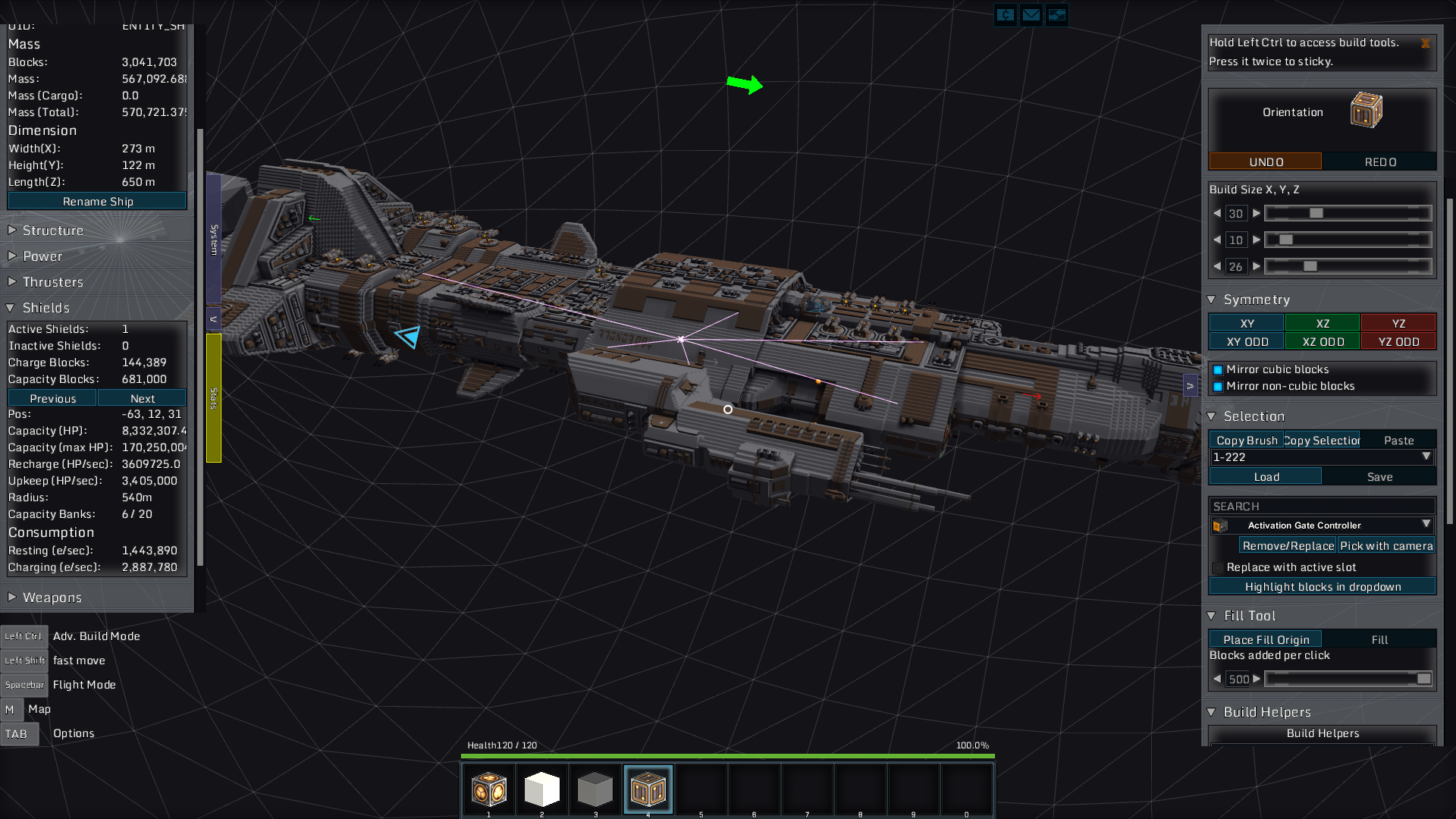This screenshot has width=1456, height=819.
Task: Close the build tools hint
Action: point(1426,44)
